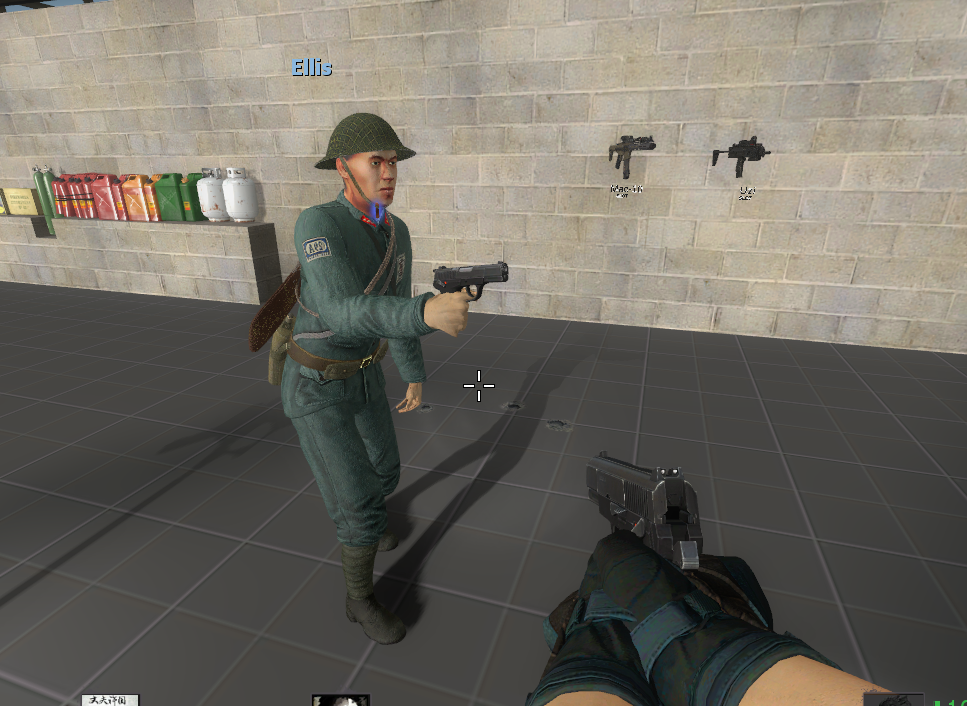
Task: Click the teammate portrait at bottom center
Action: click(340, 700)
